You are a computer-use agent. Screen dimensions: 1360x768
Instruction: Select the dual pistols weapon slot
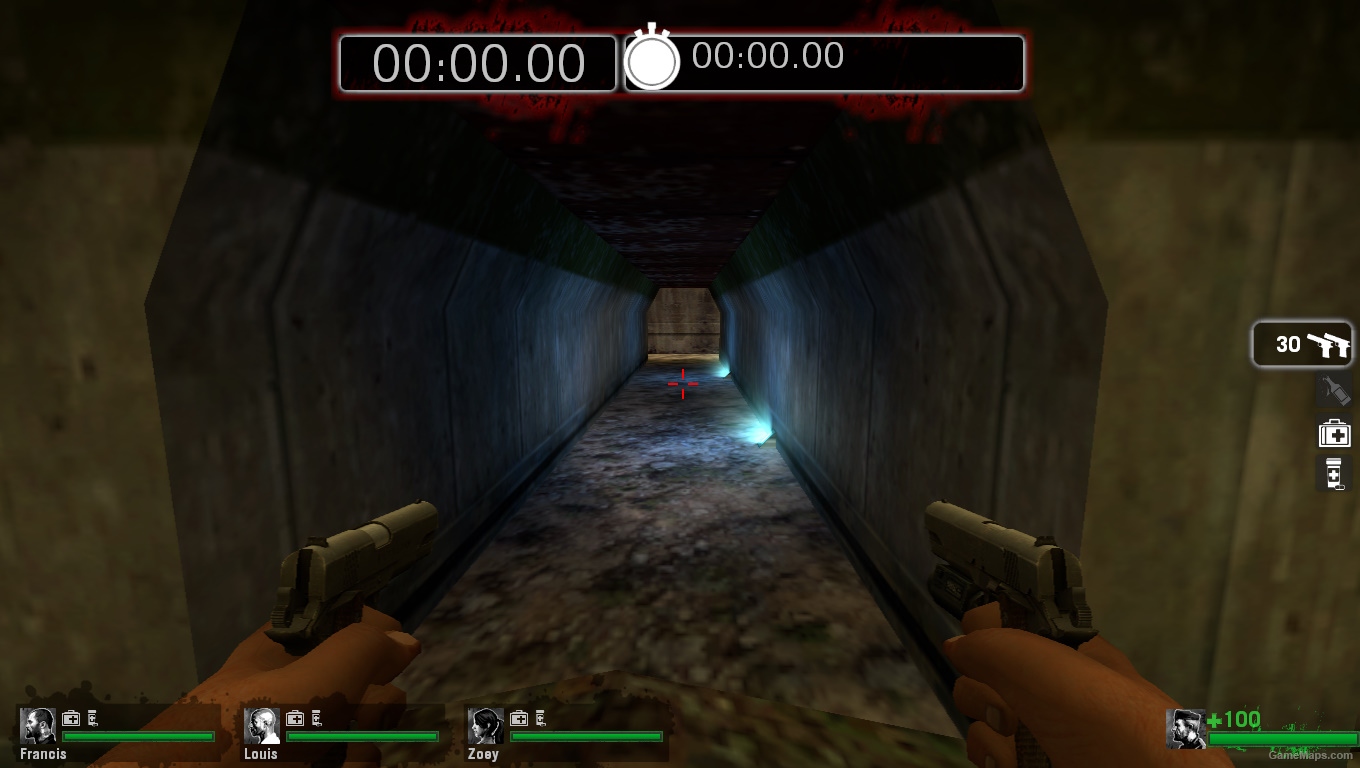pyautogui.click(x=1301, y=344)
